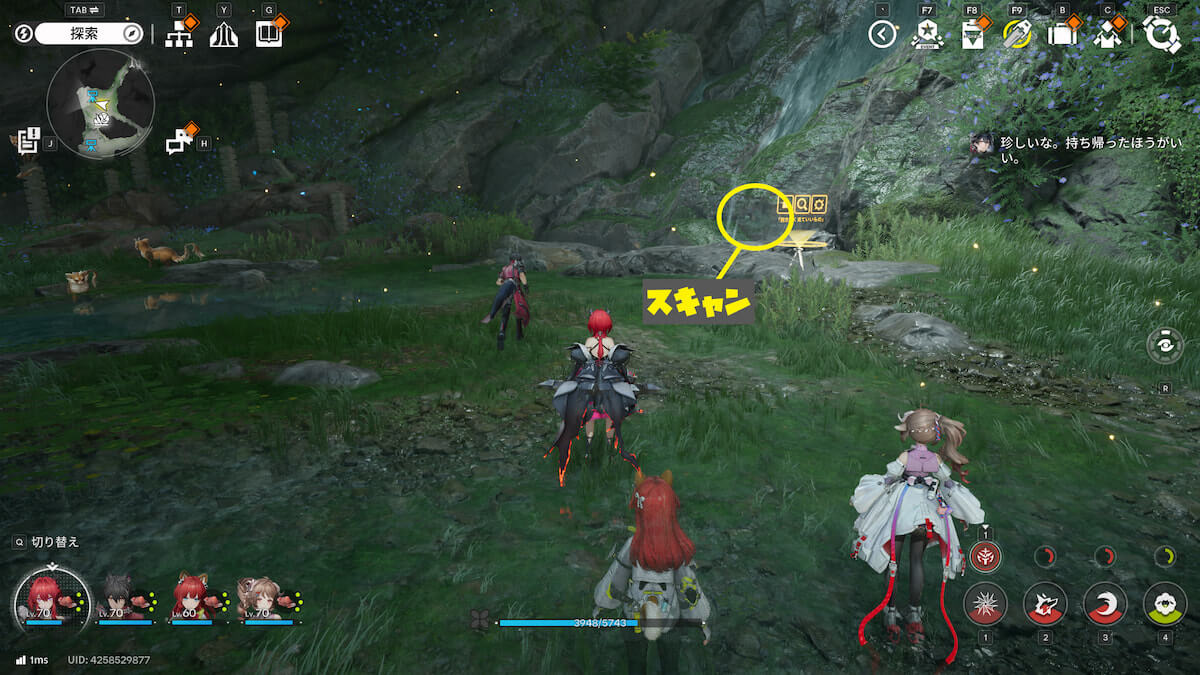Activate the crescent slash skill in slot 3

tap(1105, 604)
